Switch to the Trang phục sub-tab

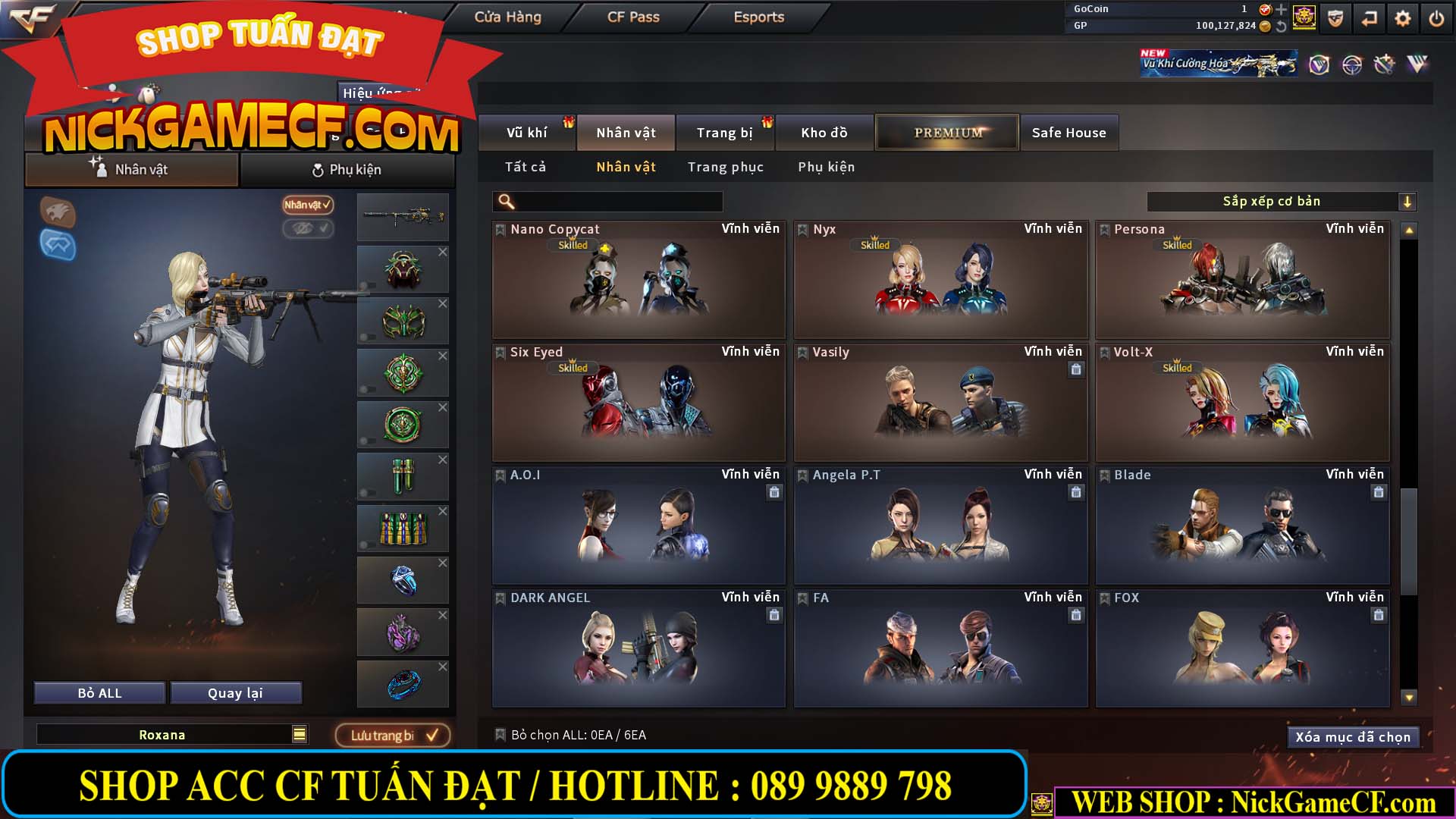tap(726, 167)
